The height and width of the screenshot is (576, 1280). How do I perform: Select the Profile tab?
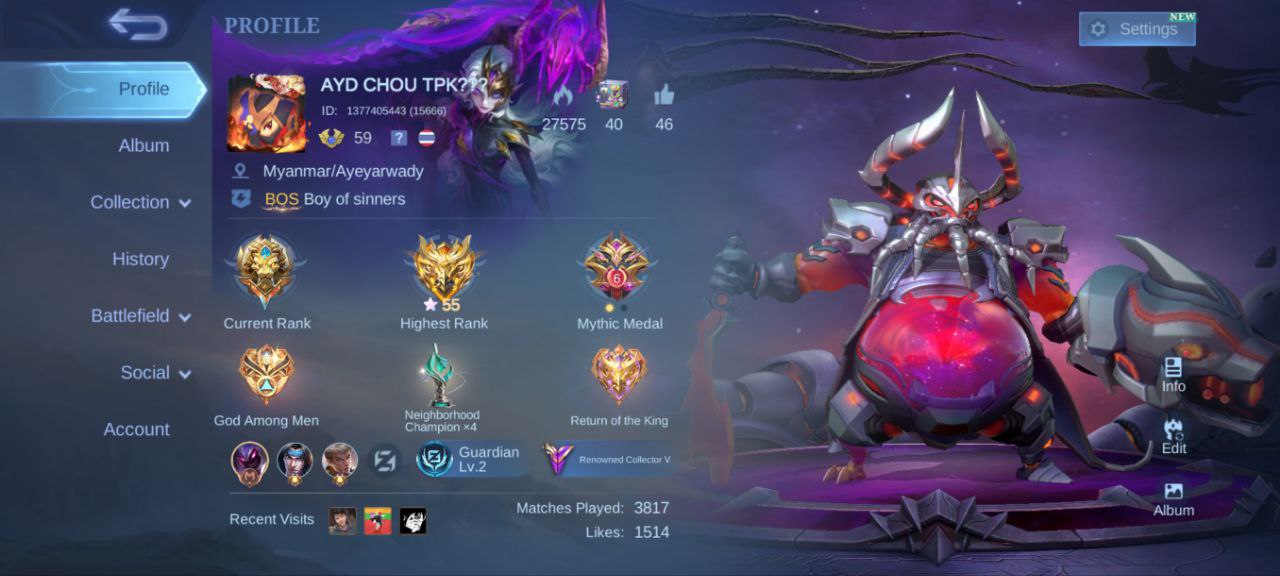[143, 89]
